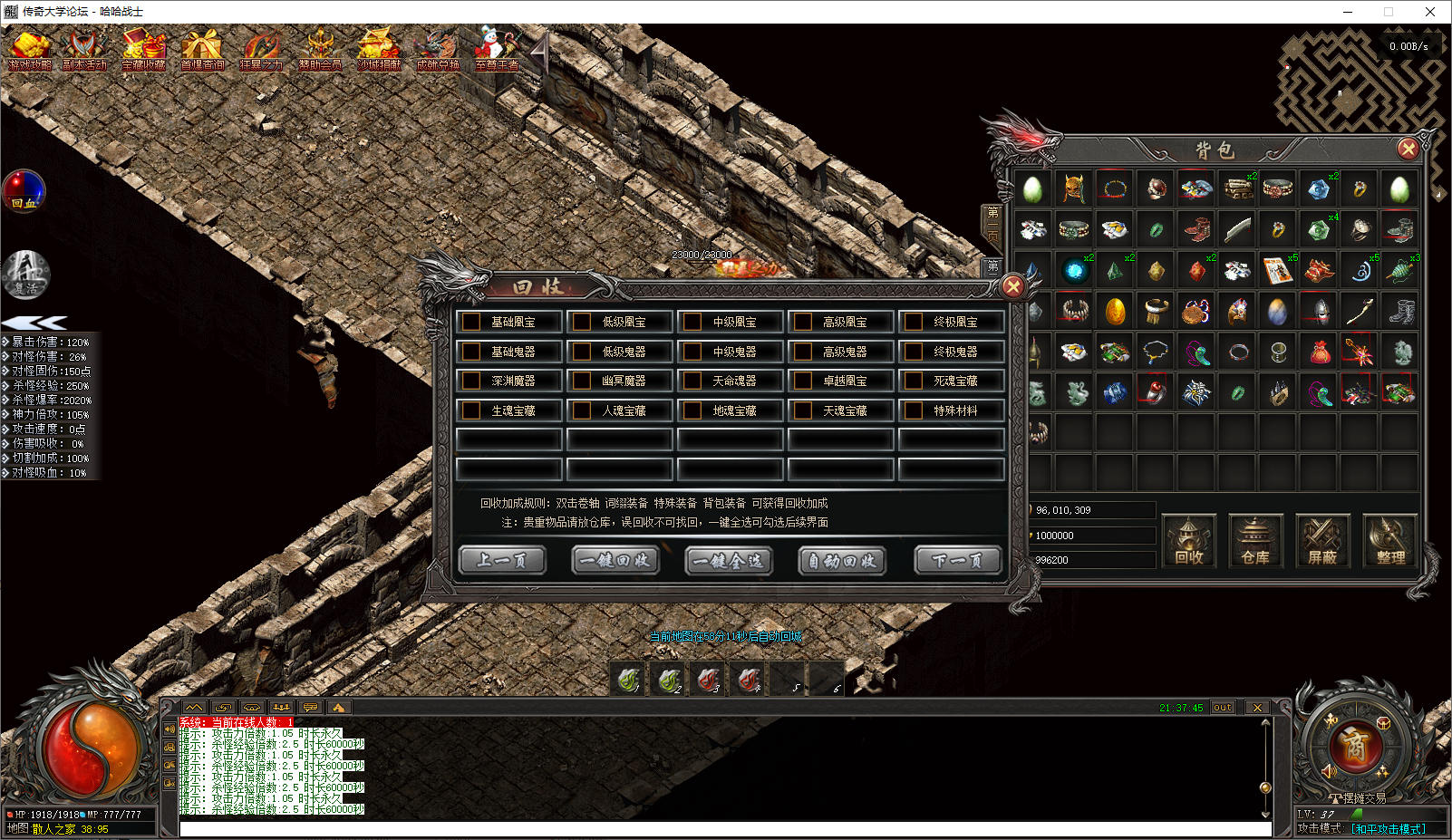The height and width of the screenshot is (840, 1452).
Task: Click the 整理 sort button
Action: [1389, 541]
